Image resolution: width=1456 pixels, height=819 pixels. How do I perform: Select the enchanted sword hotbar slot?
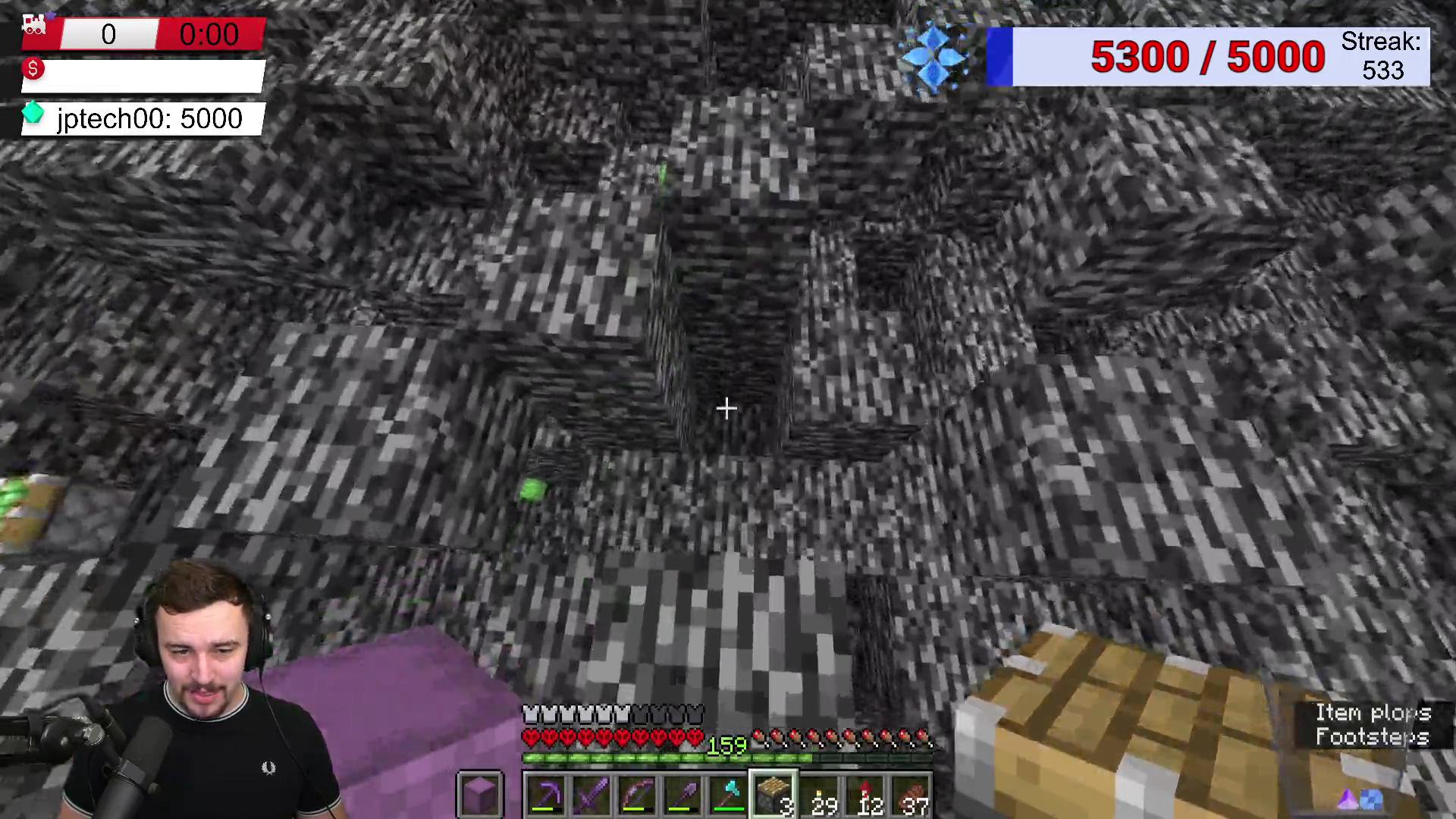[x=591, y=795]
